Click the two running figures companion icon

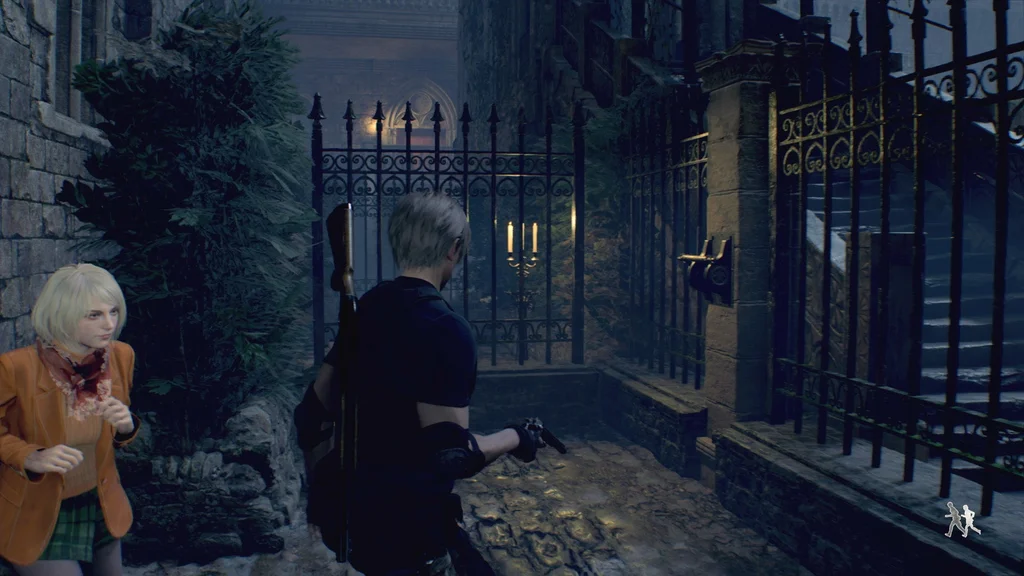click(x=962, y=519)
